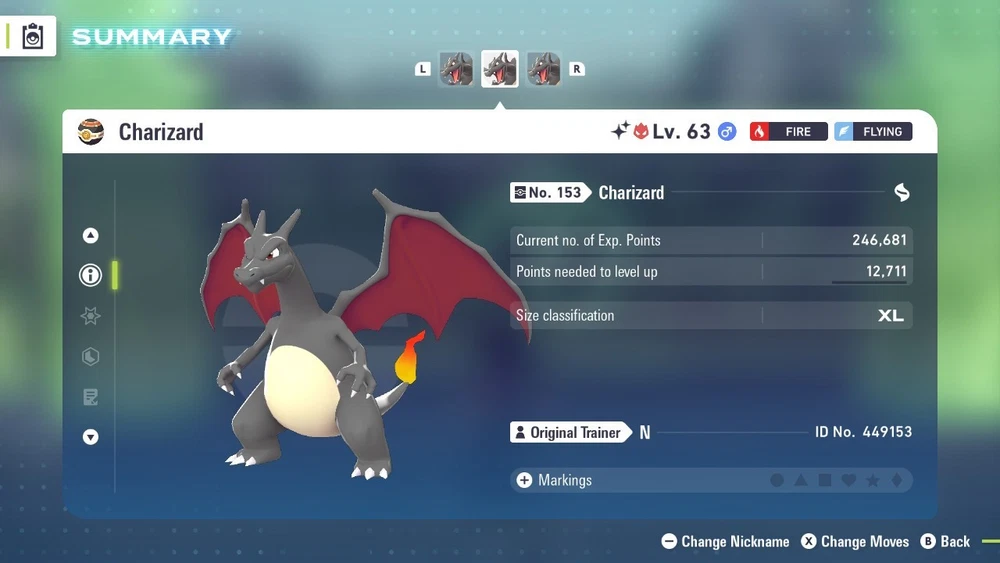
Task: Toggle the square marking
Action: click(825, 481)
